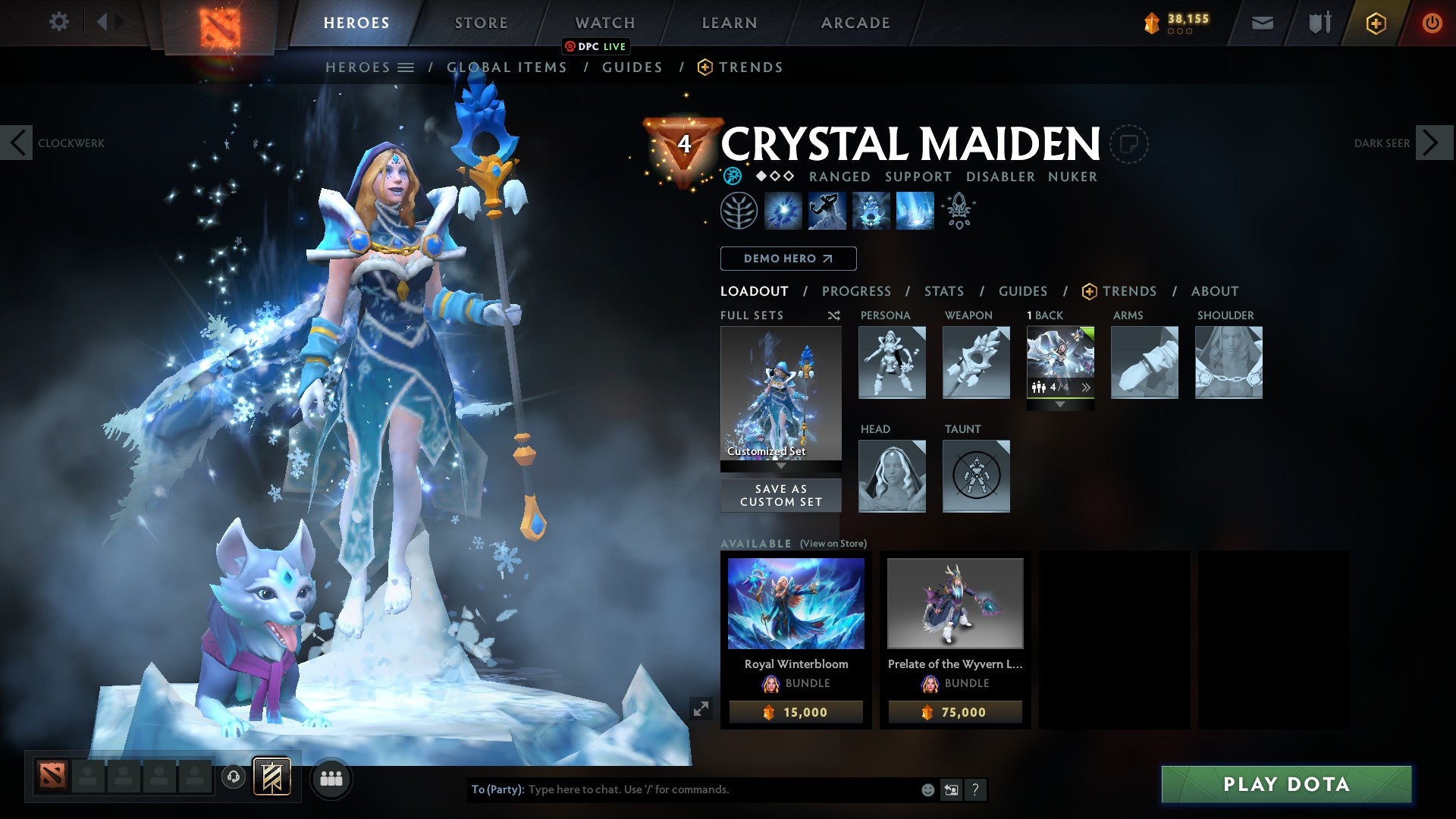Open the Heroes hamburger menu
This screenshot has width=1456, height=819.
tap(407, 67)
